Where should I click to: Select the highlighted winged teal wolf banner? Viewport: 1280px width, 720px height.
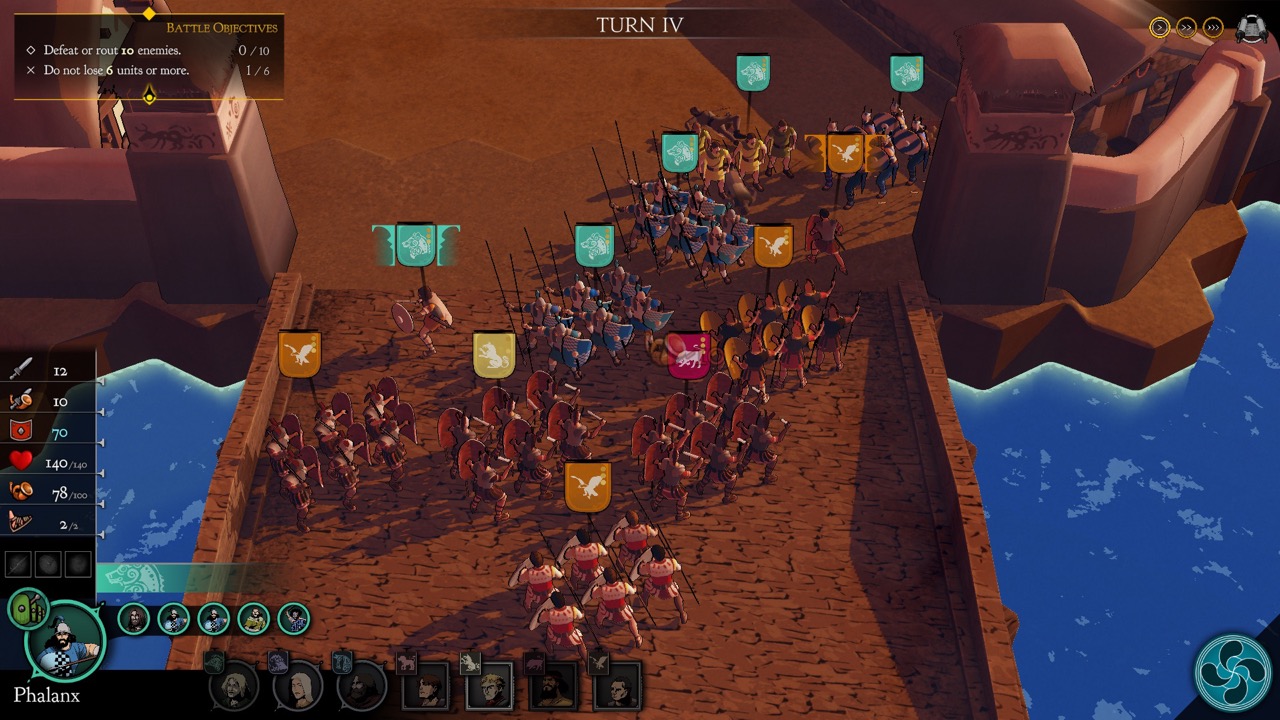click(416, 245)
